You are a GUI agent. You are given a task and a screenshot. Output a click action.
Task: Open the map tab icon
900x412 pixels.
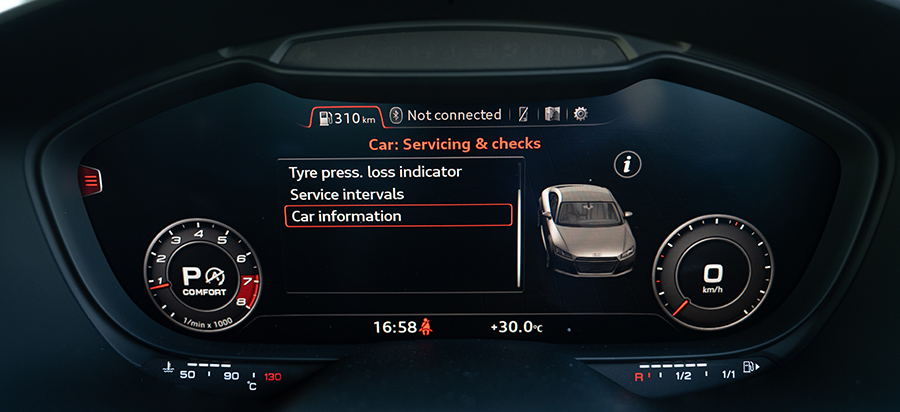tap(552, 115)
